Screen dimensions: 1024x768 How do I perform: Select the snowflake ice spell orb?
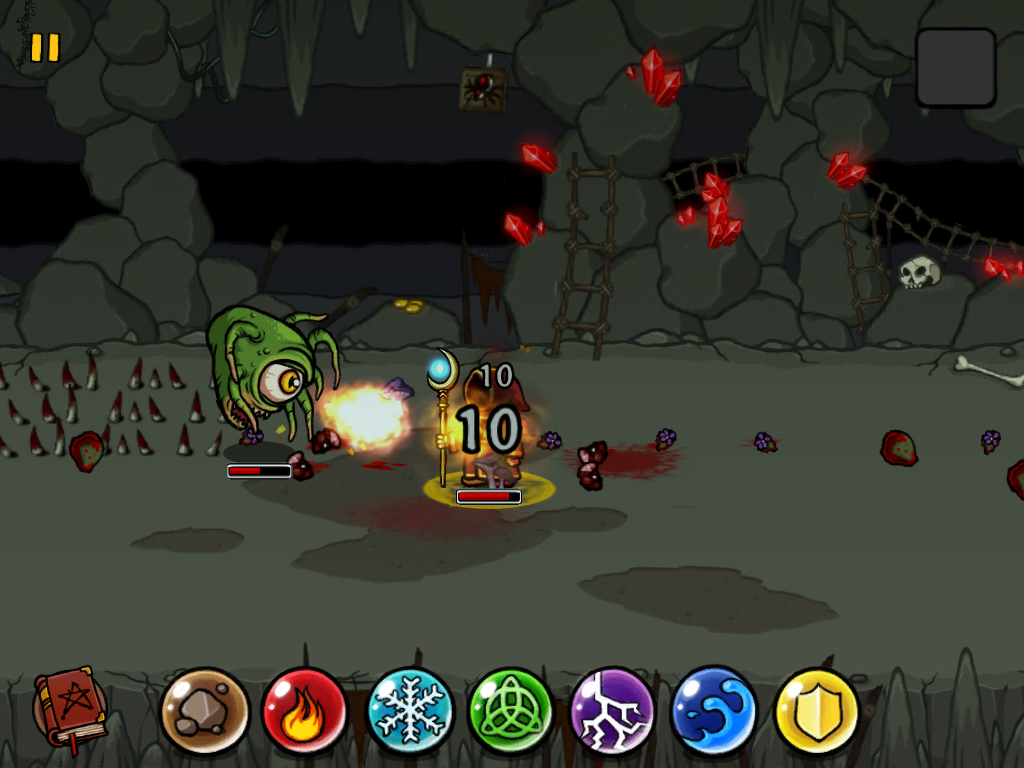(x=409, y=711)
